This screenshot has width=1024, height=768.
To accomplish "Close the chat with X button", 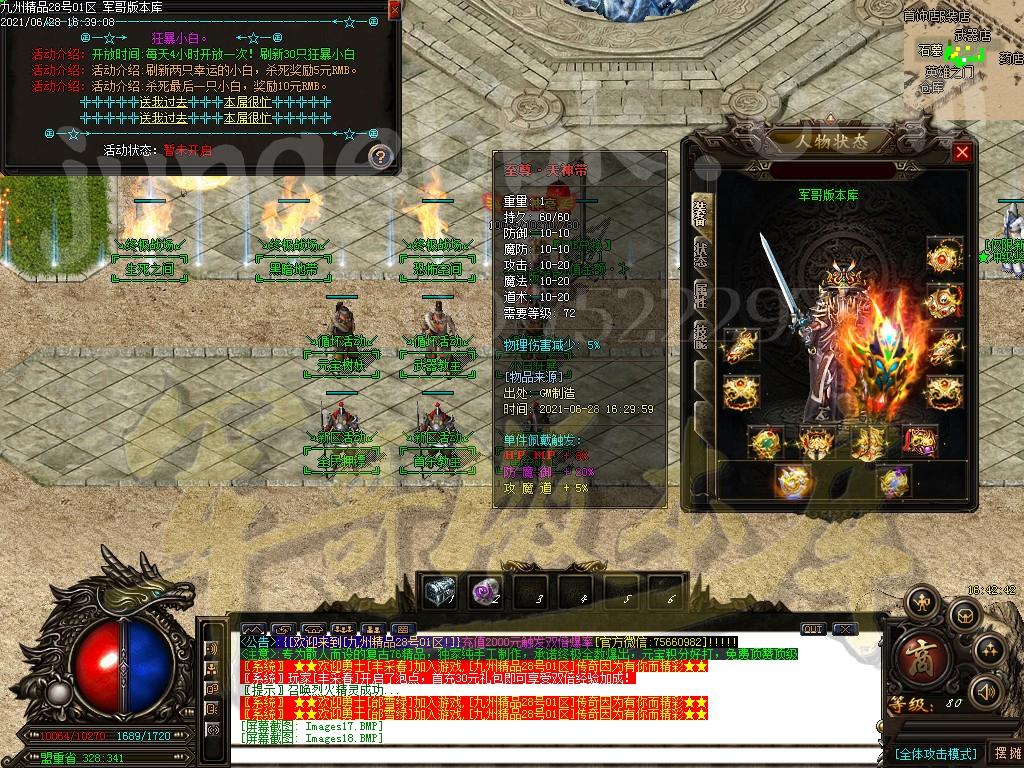I will coord(845,629).
